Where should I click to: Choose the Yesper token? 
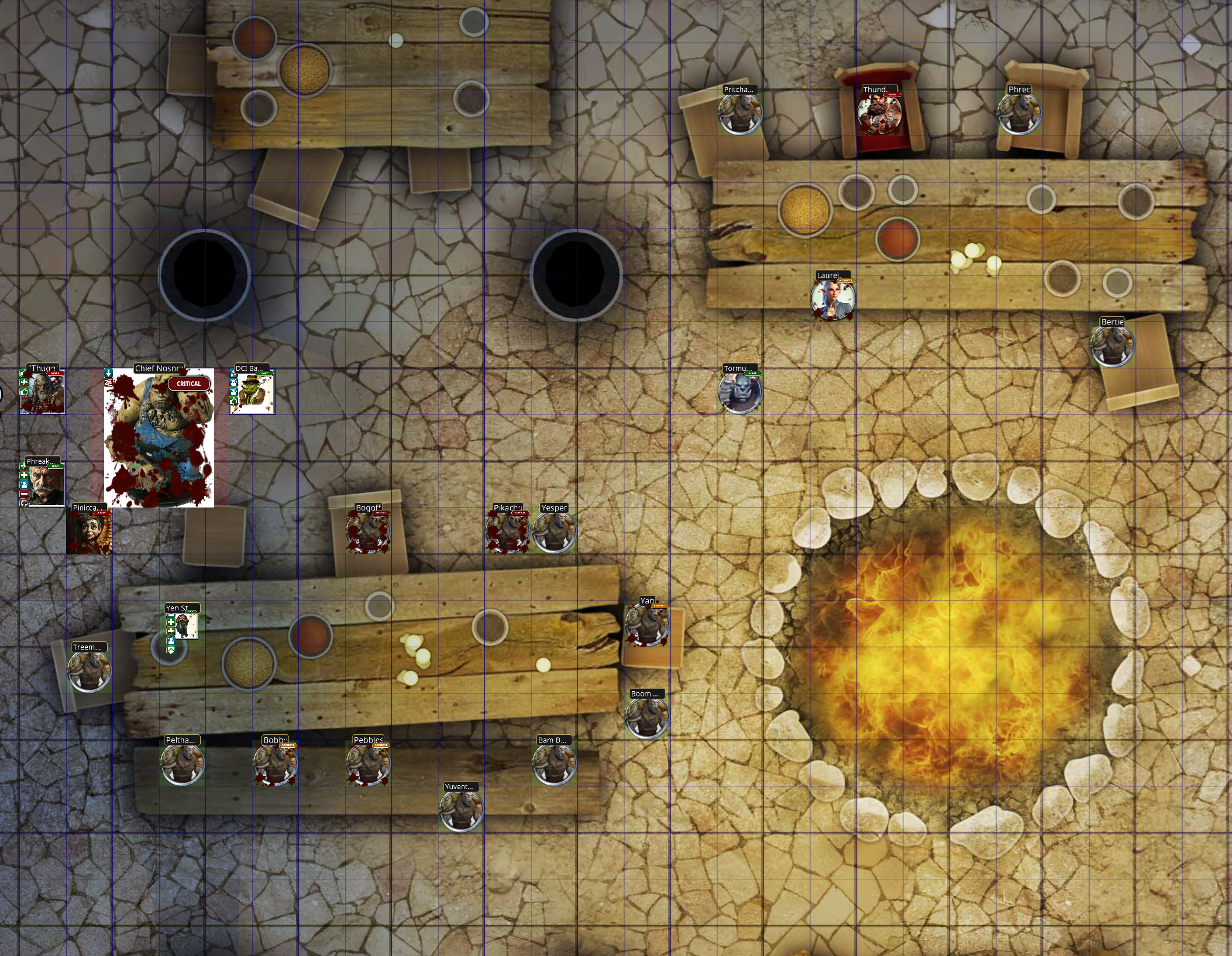point(554,532)
